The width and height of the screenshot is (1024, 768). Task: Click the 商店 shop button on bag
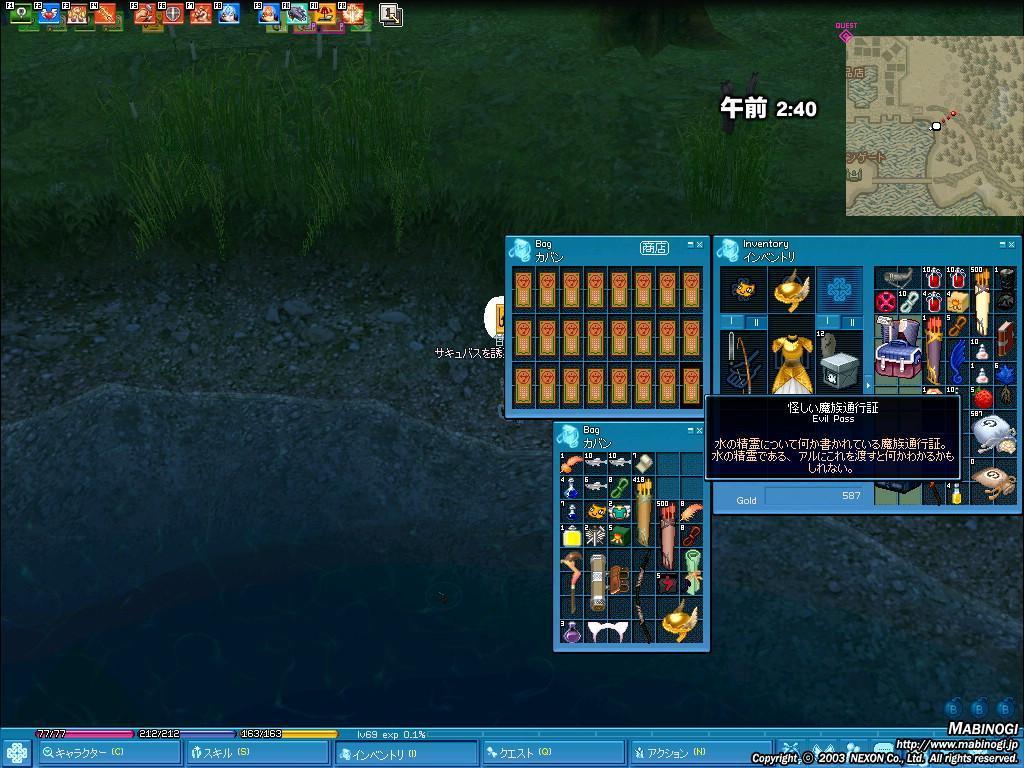[x=653, y=248]
